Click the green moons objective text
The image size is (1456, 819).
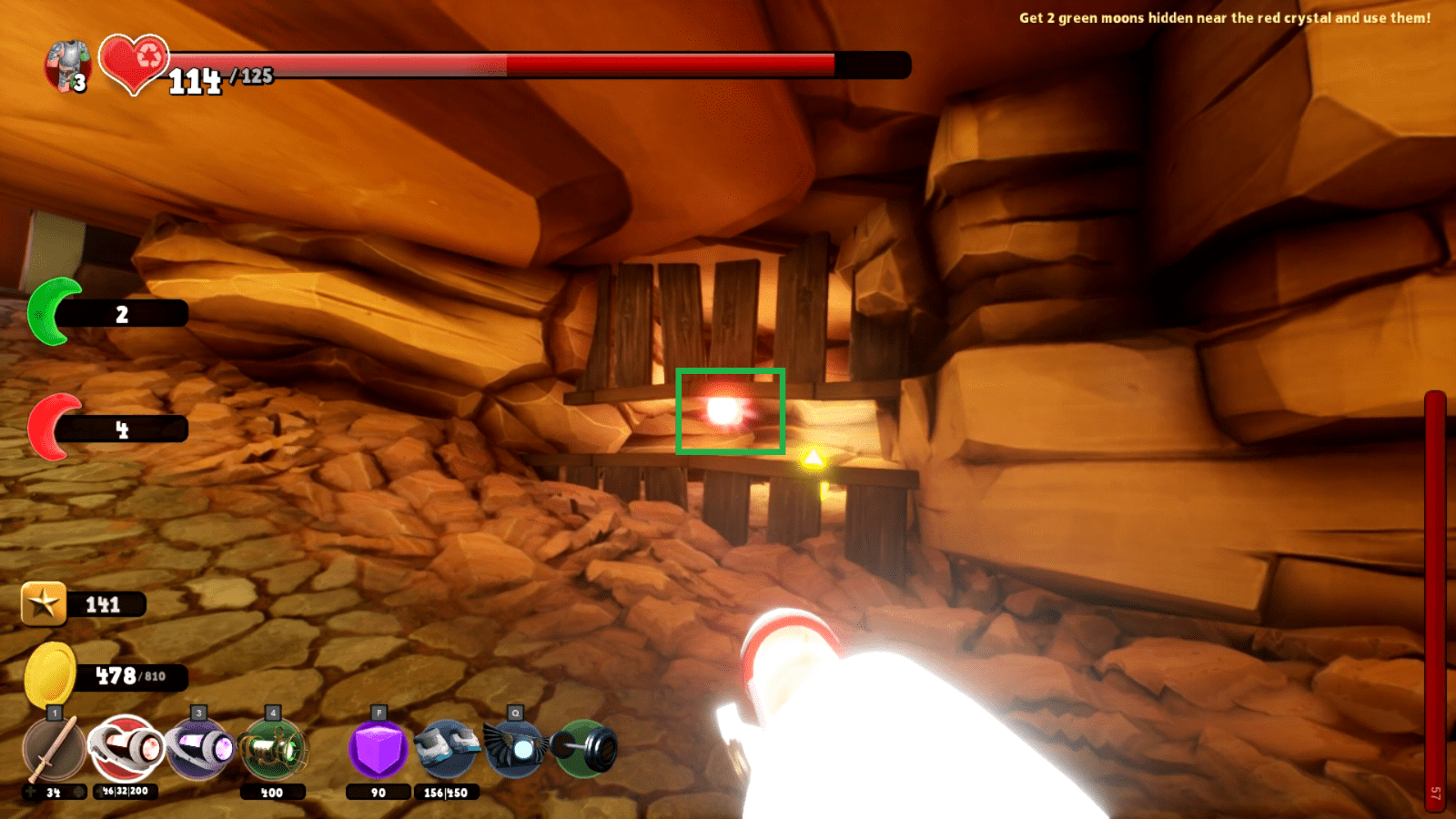pos(1224,17)
